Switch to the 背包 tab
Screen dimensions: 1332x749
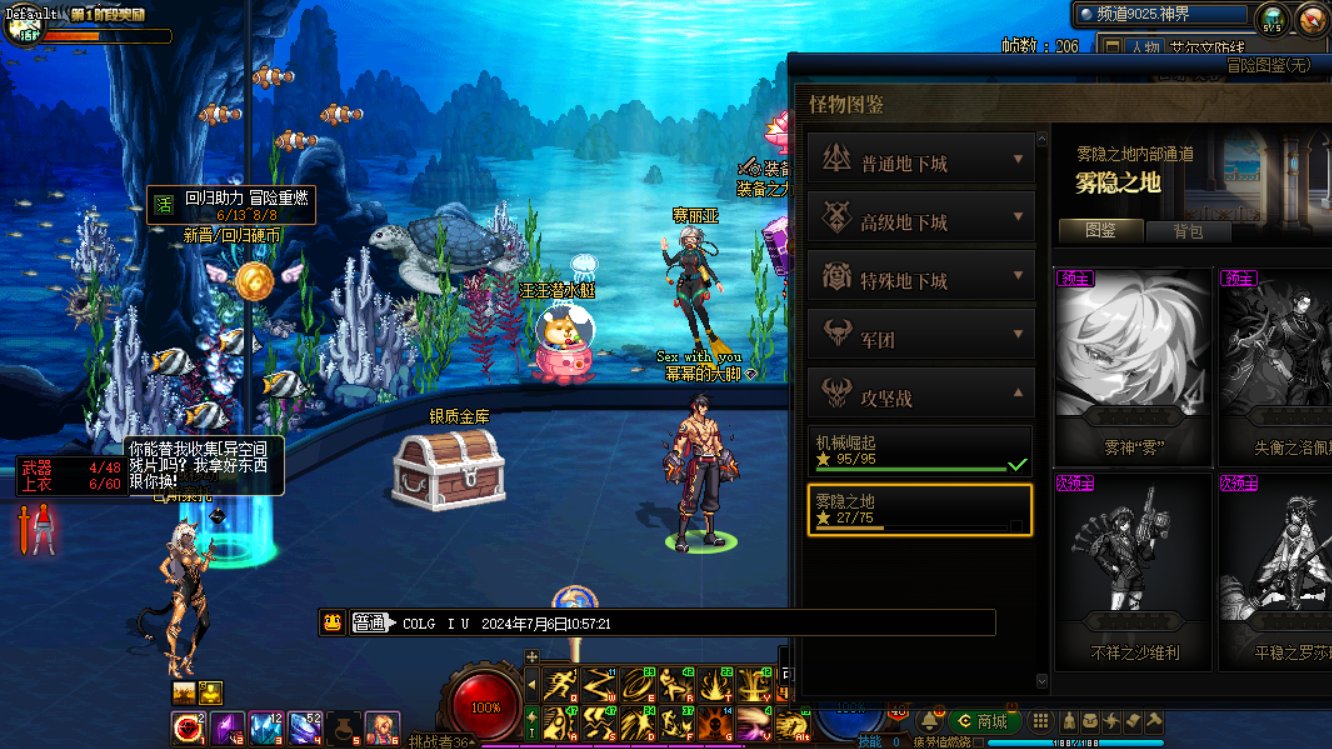click(1187, 231)
